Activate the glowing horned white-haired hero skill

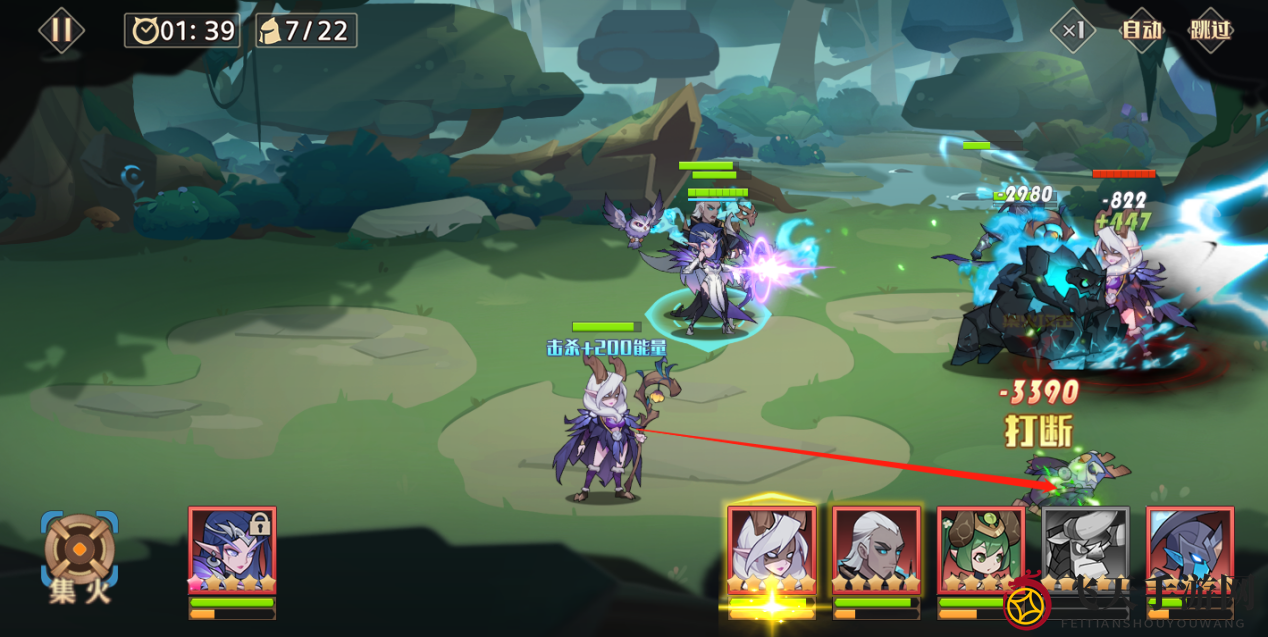(772, 550)
